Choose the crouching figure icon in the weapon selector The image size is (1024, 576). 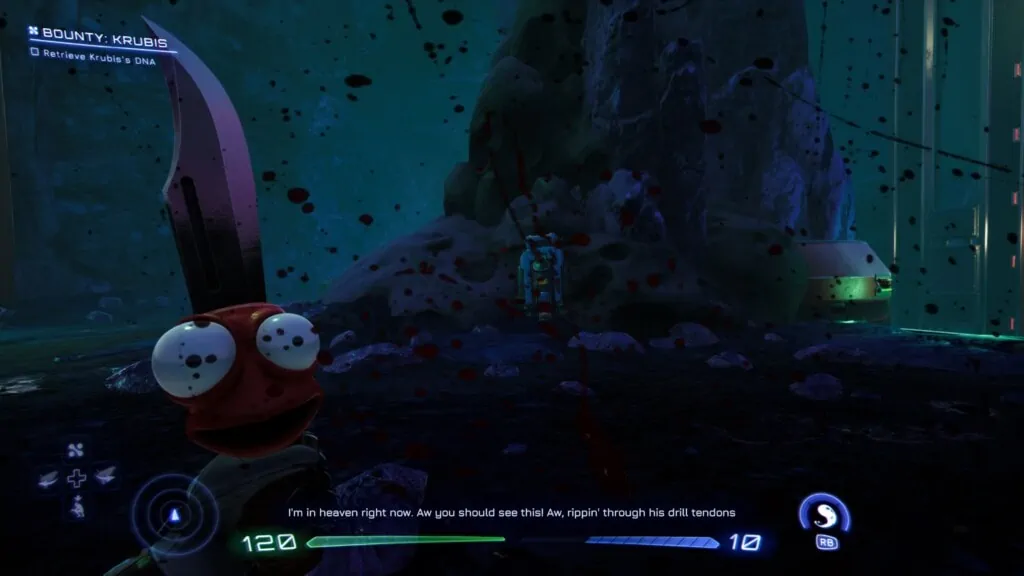[76, 507]
